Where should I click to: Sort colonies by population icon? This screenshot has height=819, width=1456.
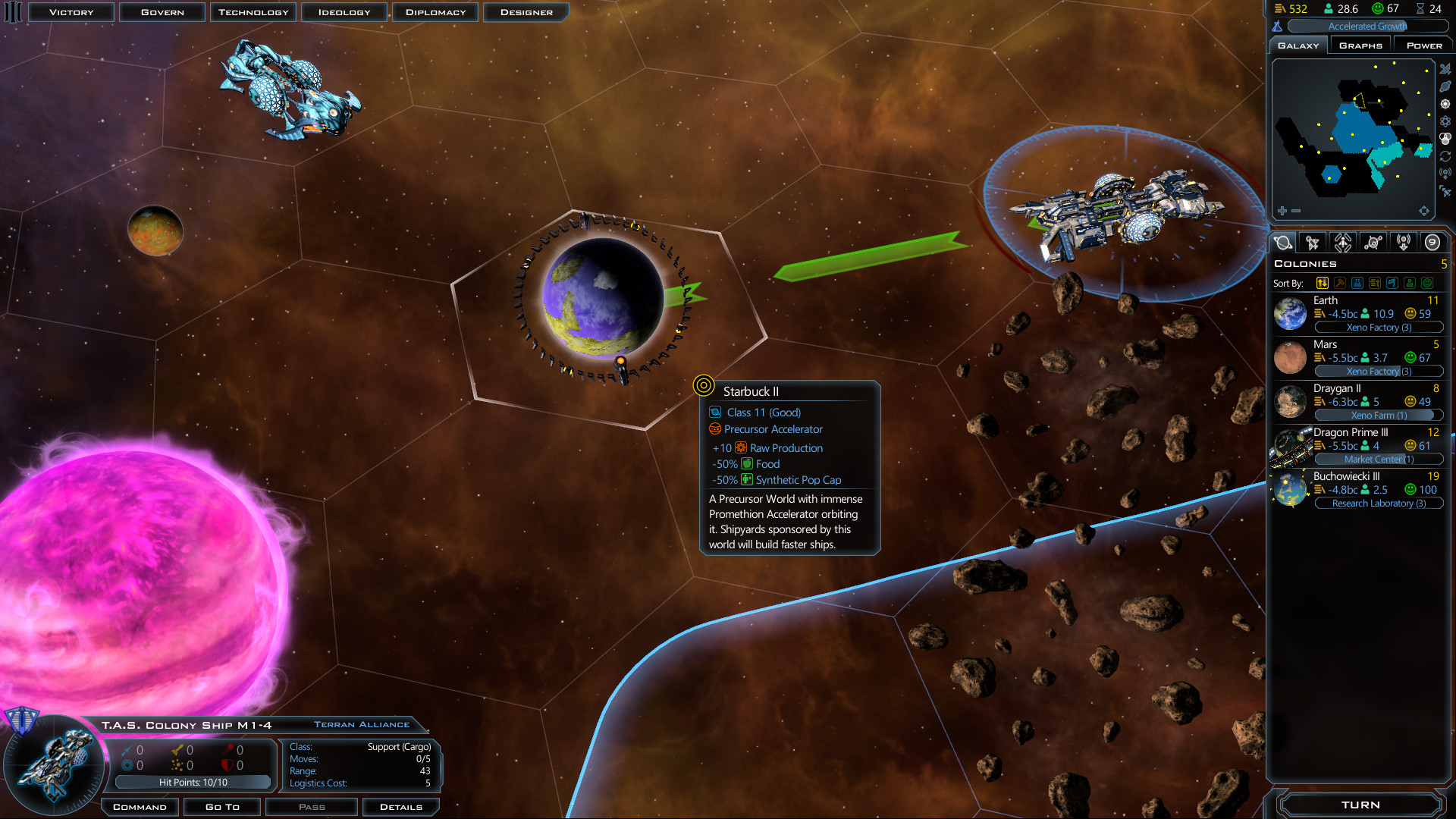[1410, 282]
